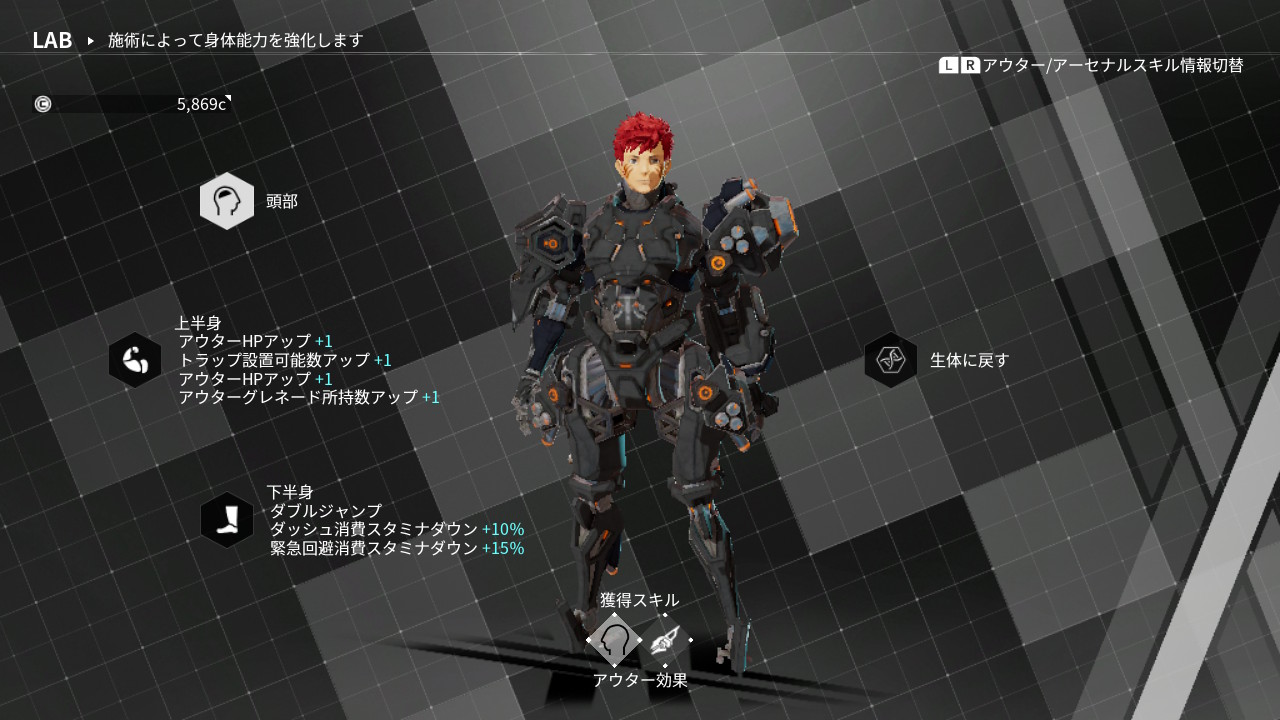Select the arm acquired-skill diamond icon

[665, 640]
